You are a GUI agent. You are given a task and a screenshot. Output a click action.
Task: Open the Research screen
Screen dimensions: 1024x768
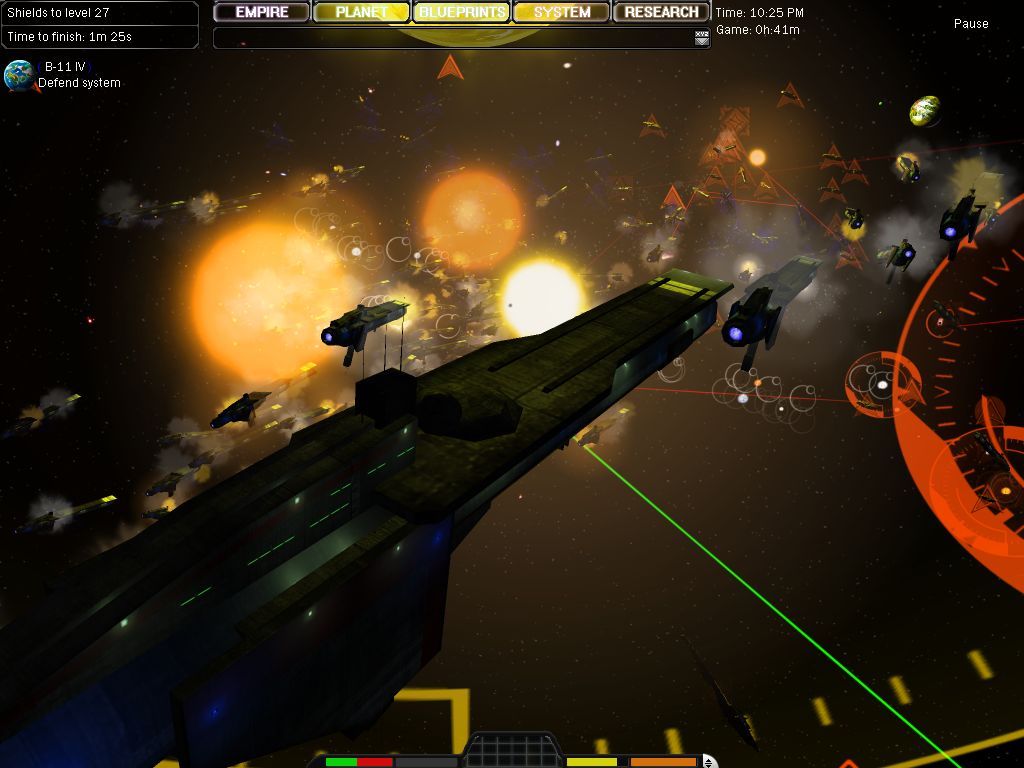tap(661, 12)
